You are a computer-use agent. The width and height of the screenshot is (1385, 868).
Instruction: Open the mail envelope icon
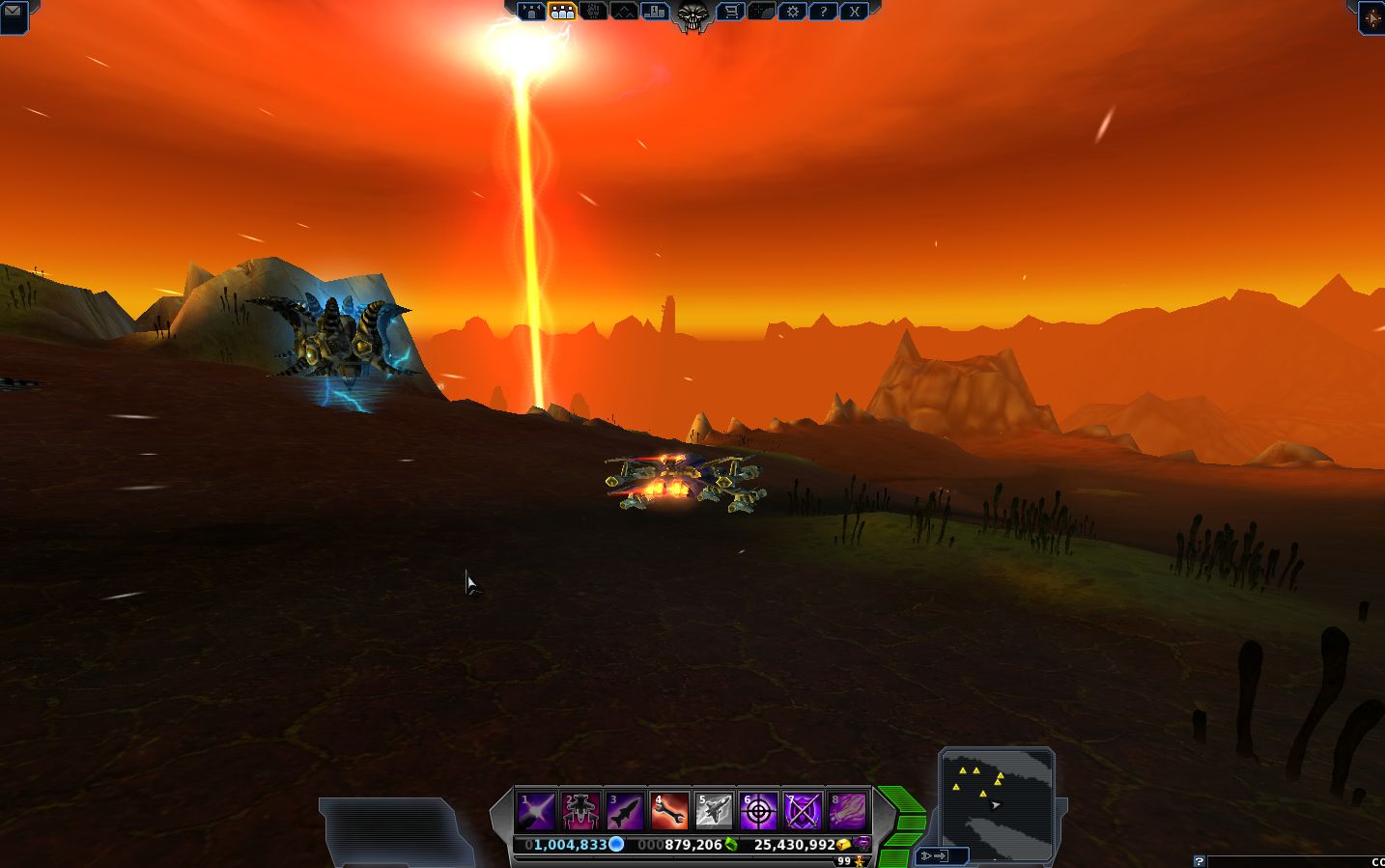pyautogui.click(x=14, y=12)
